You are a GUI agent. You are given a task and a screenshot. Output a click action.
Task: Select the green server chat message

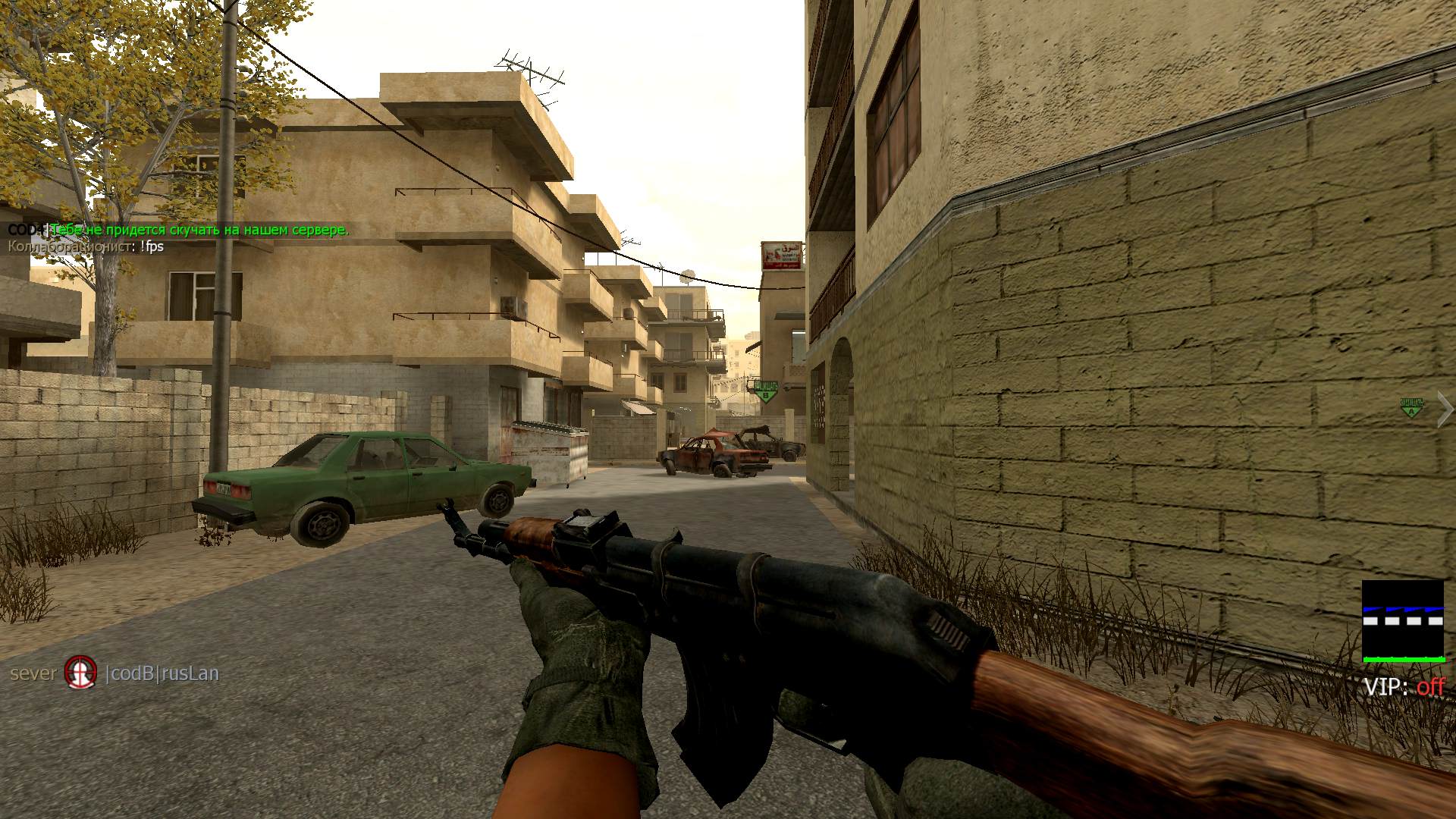(199, 230)
